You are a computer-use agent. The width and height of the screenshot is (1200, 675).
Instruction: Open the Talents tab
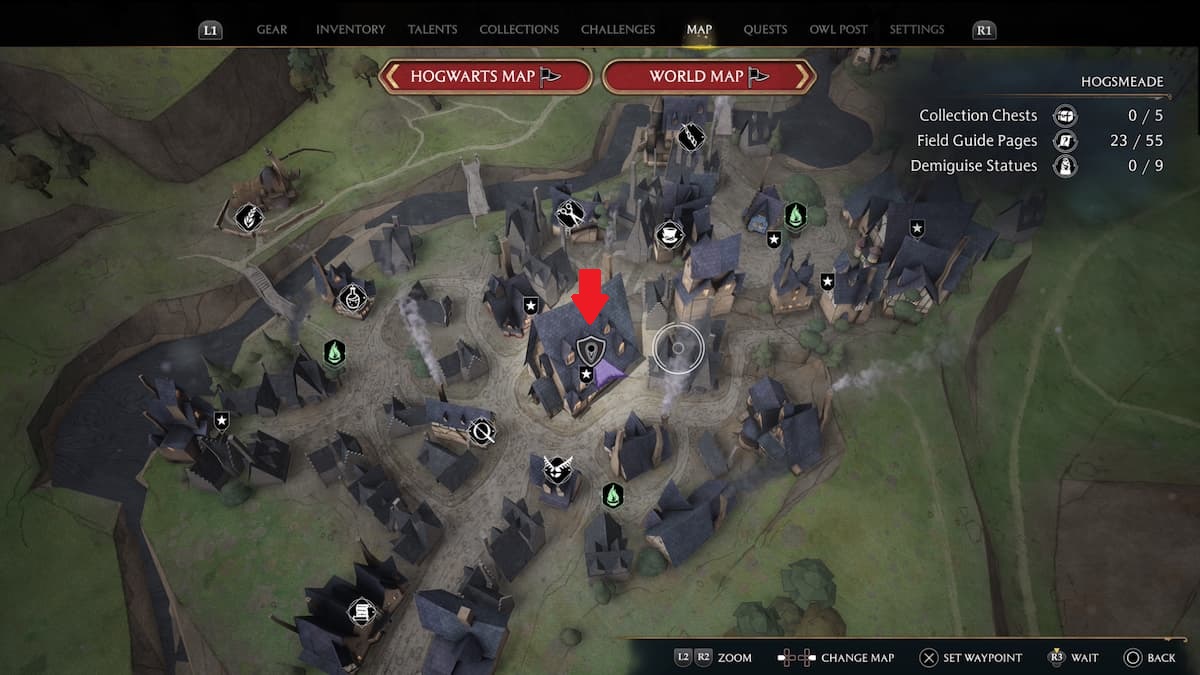[432, 30]
